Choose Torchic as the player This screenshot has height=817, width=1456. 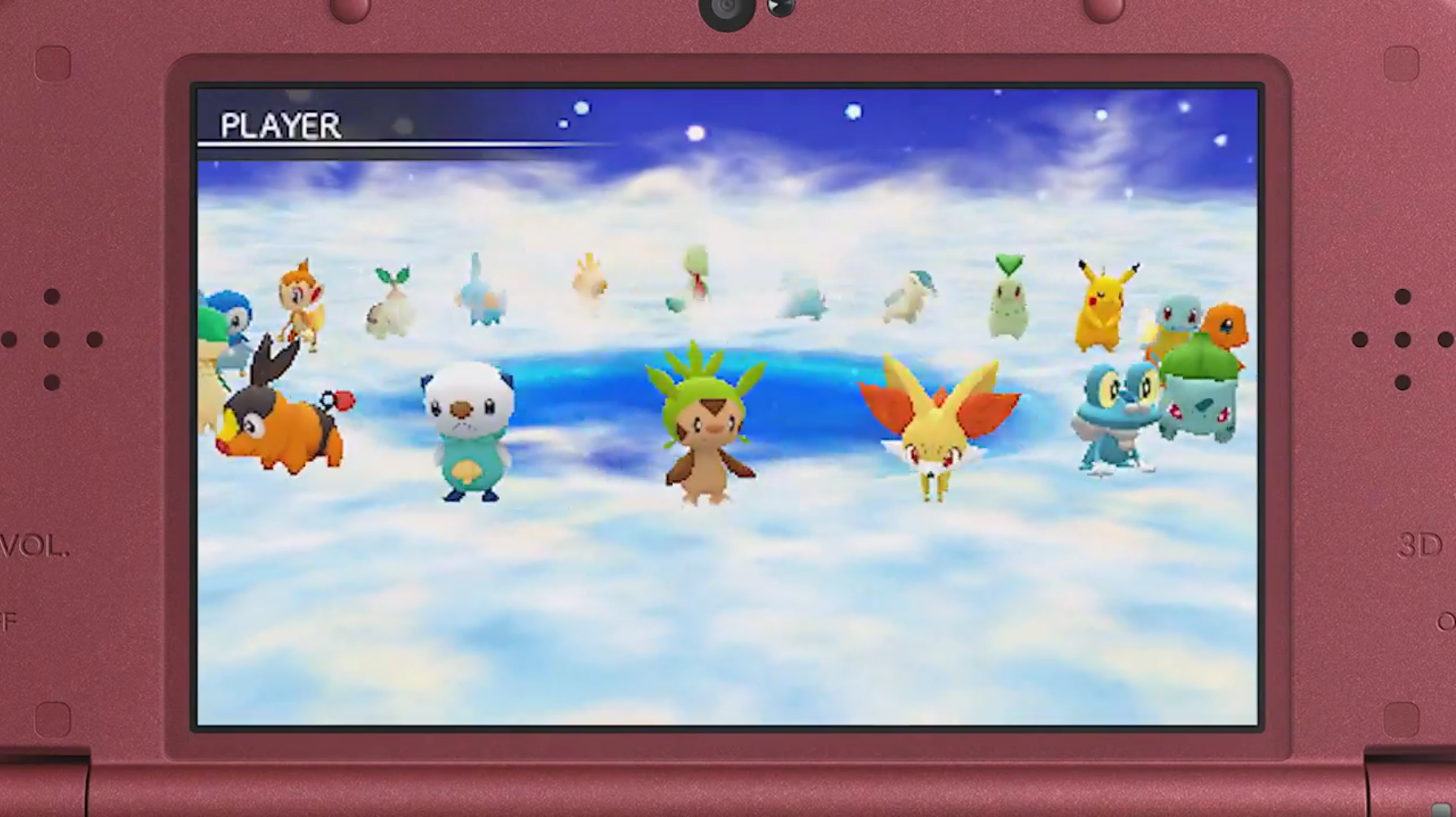click(x=589, y=283)
